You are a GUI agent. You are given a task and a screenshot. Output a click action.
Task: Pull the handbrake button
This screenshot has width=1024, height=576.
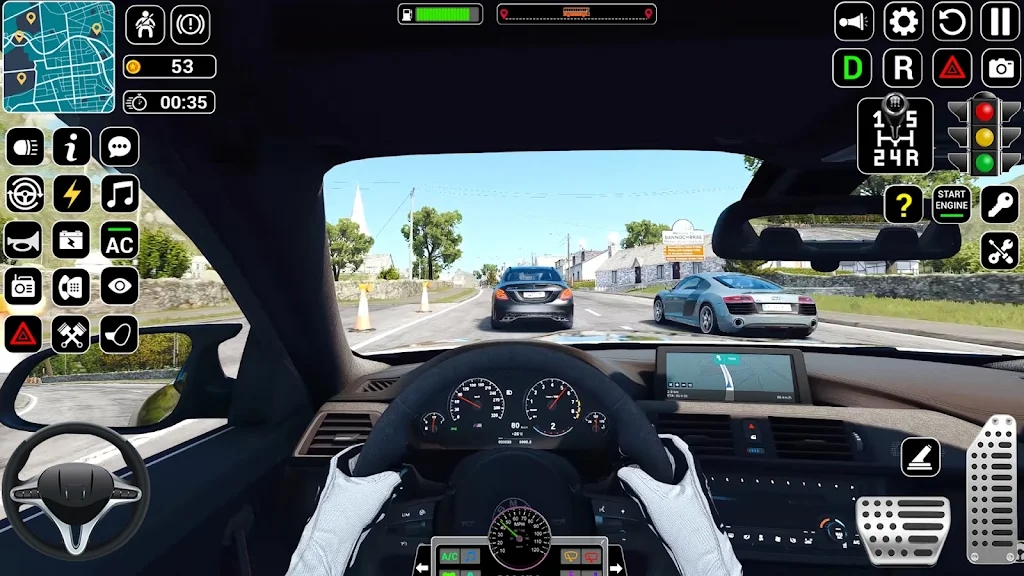click(x=920, y=457)
